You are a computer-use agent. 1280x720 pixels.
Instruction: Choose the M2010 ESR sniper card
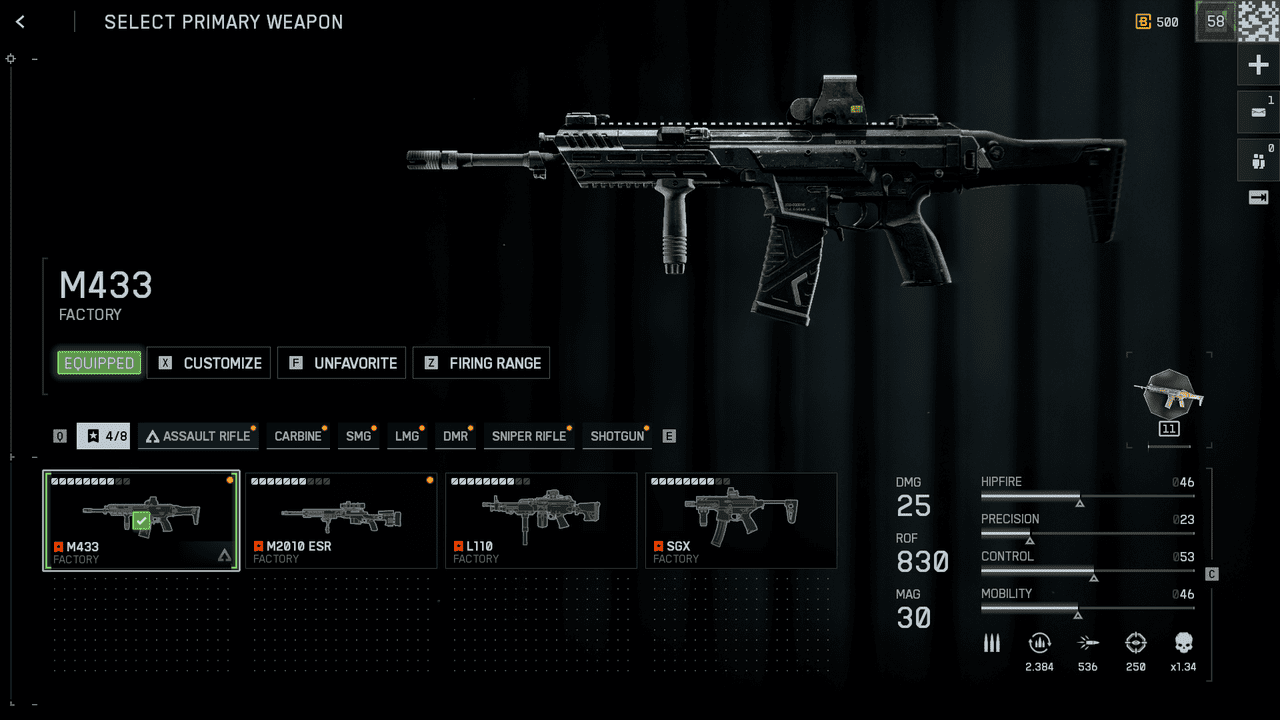[341, 521]
